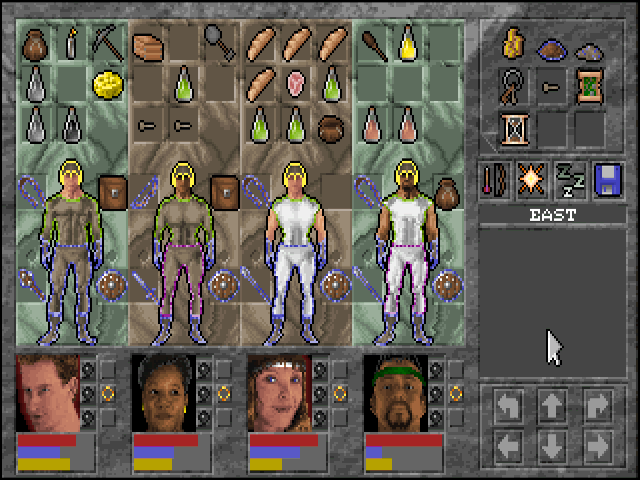
Task: Pick up the candle item
Action: (x=71, y=42)
